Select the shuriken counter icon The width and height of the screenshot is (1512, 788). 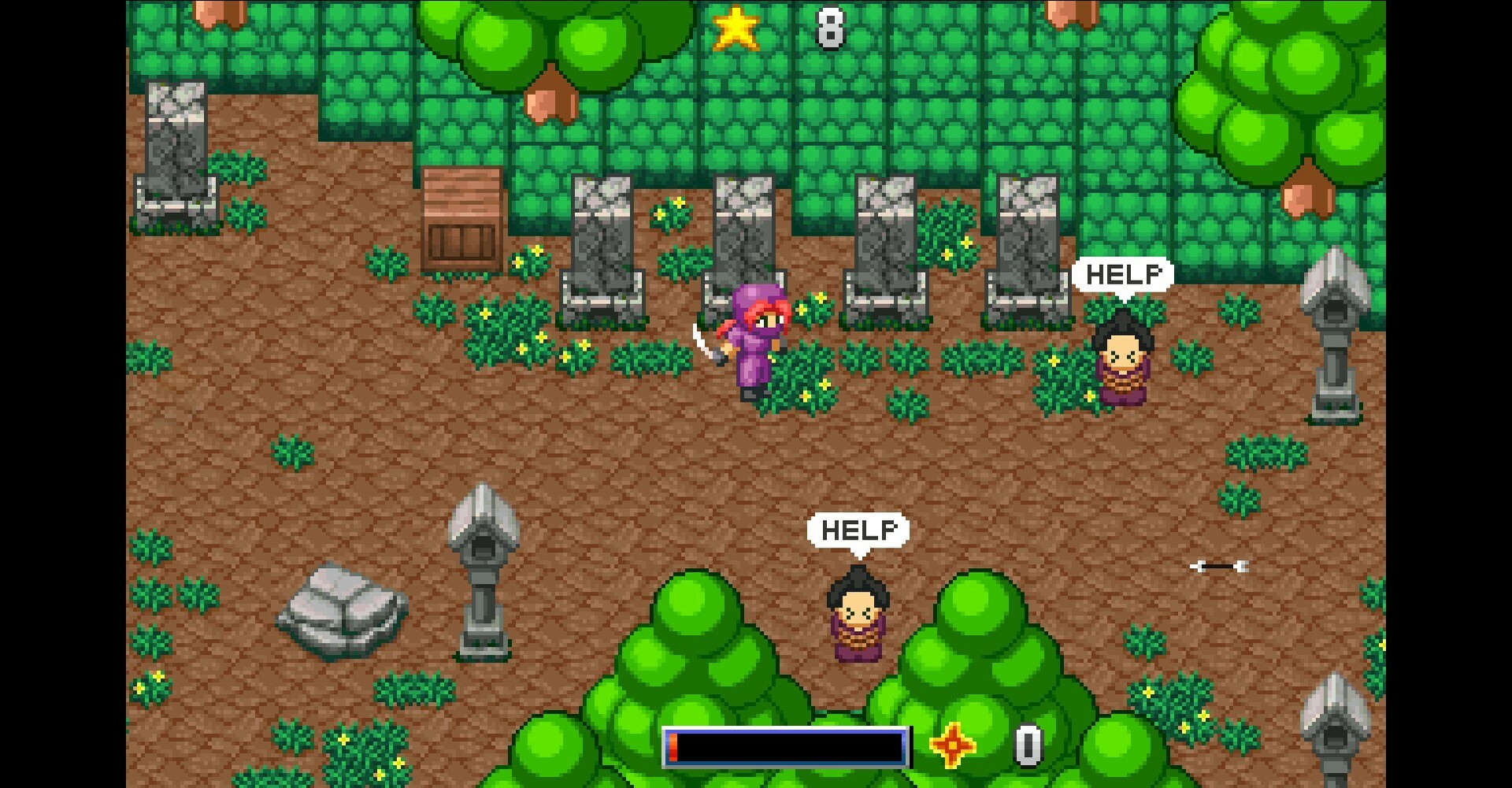click(951, 744)
